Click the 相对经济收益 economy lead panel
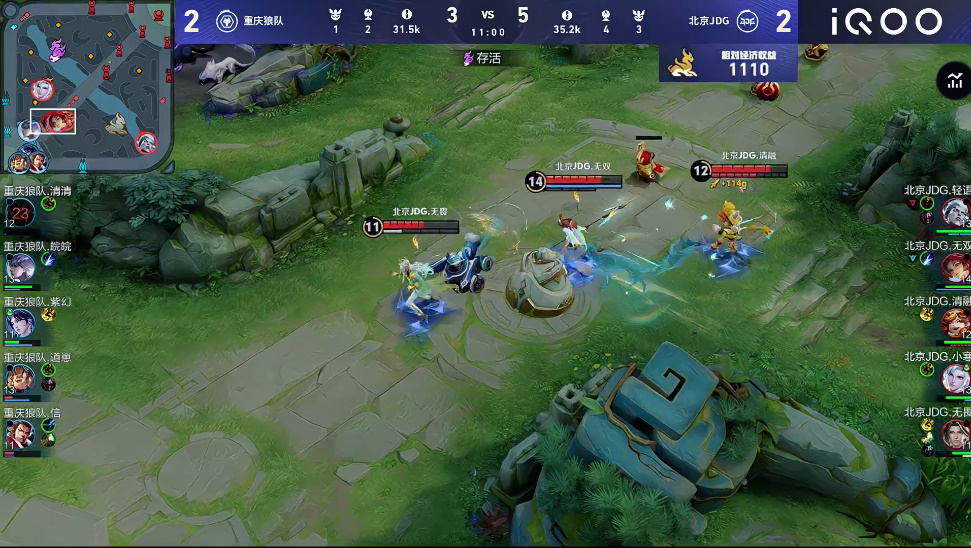The image size is (971, 548). pos(728,64)
